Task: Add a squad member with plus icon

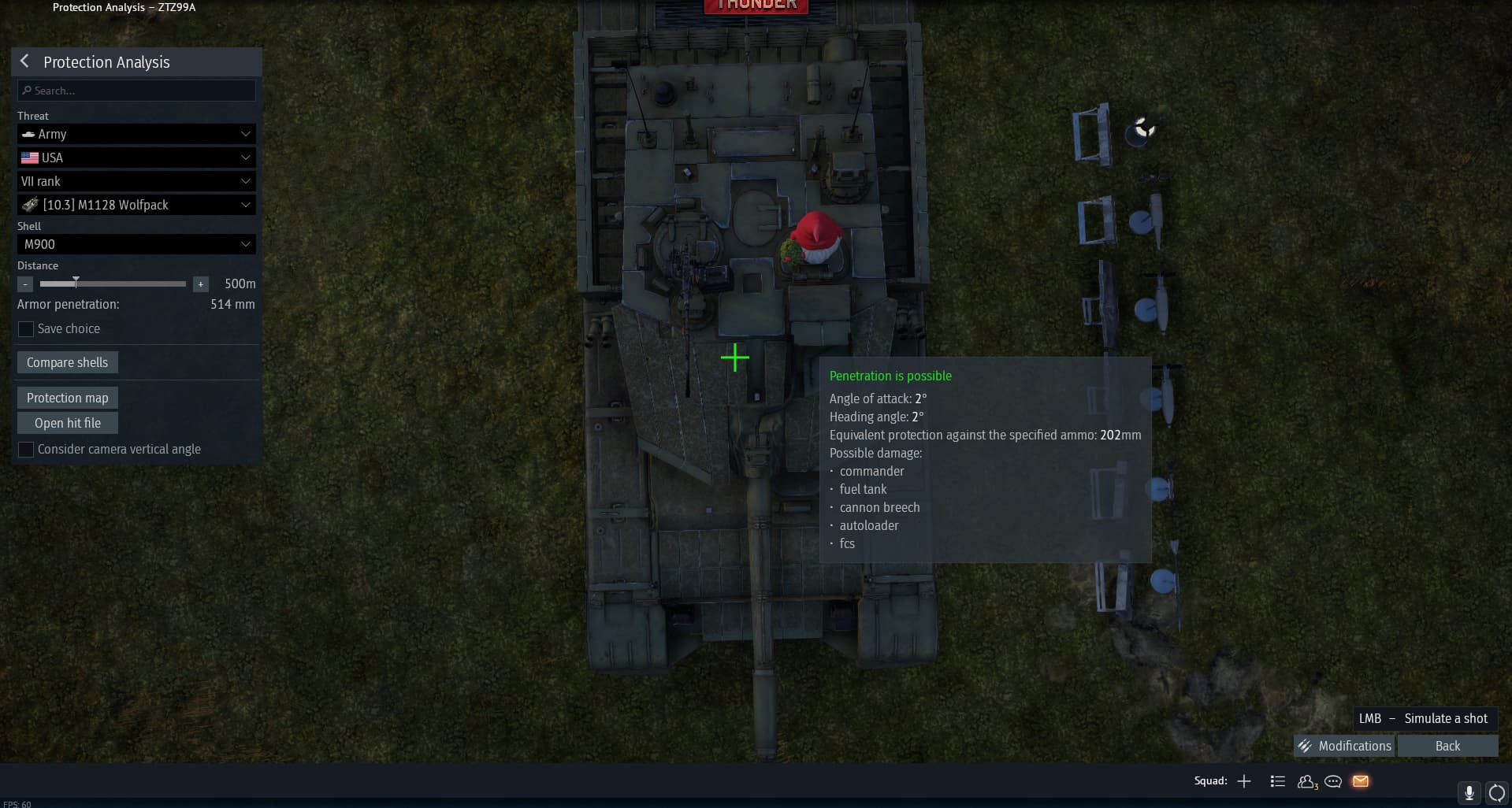Action: 1244,781
